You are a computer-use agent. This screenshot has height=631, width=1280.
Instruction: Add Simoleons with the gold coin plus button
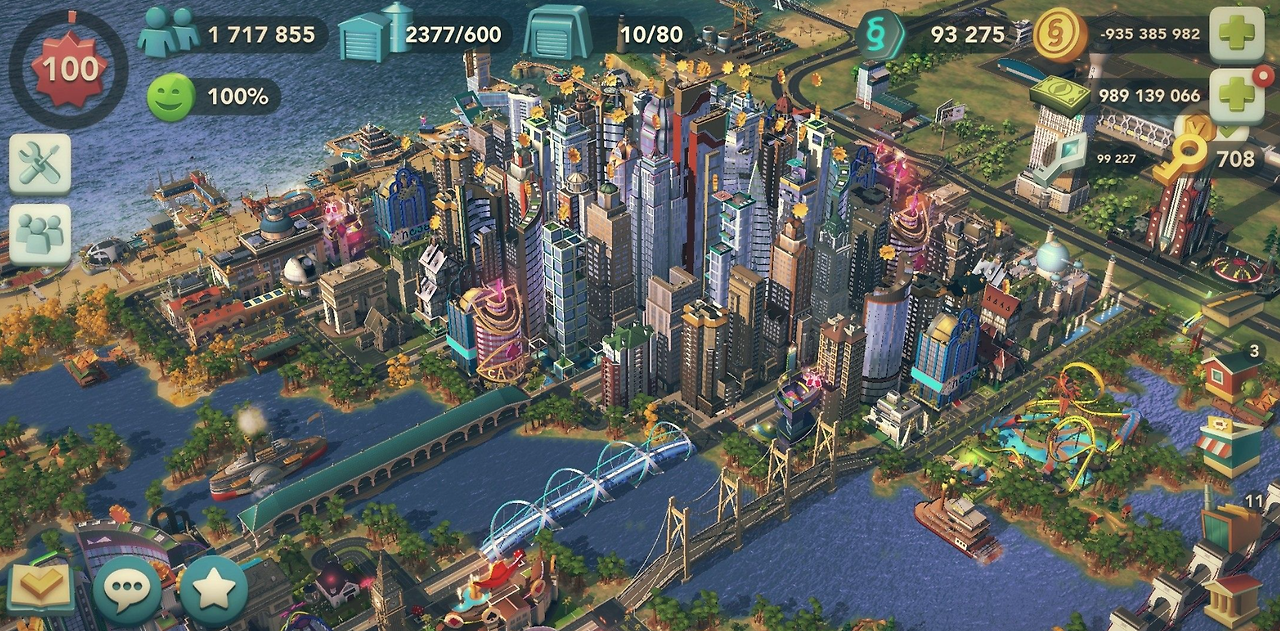coord(1237,35)
